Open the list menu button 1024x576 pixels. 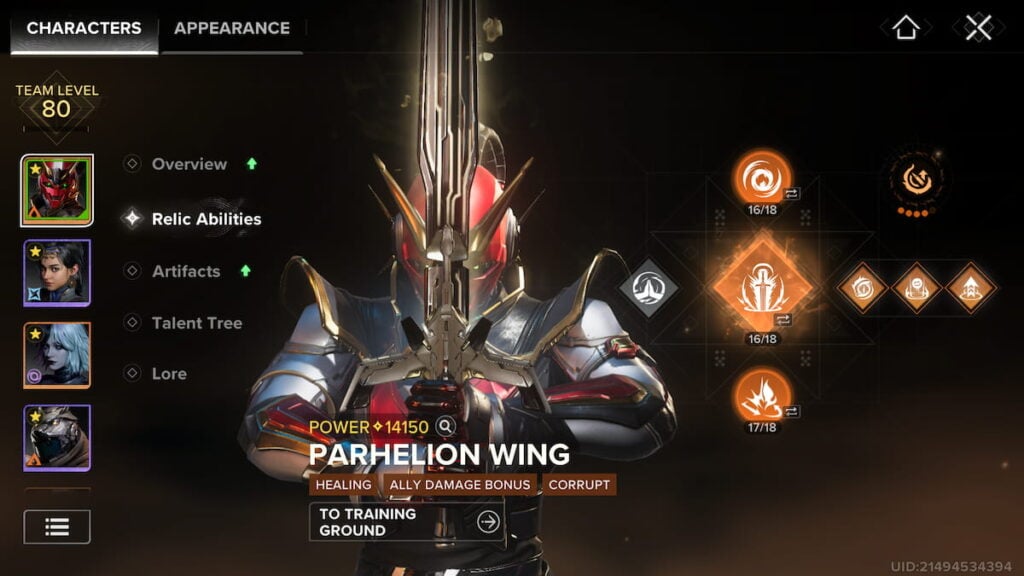click(57, 527)
